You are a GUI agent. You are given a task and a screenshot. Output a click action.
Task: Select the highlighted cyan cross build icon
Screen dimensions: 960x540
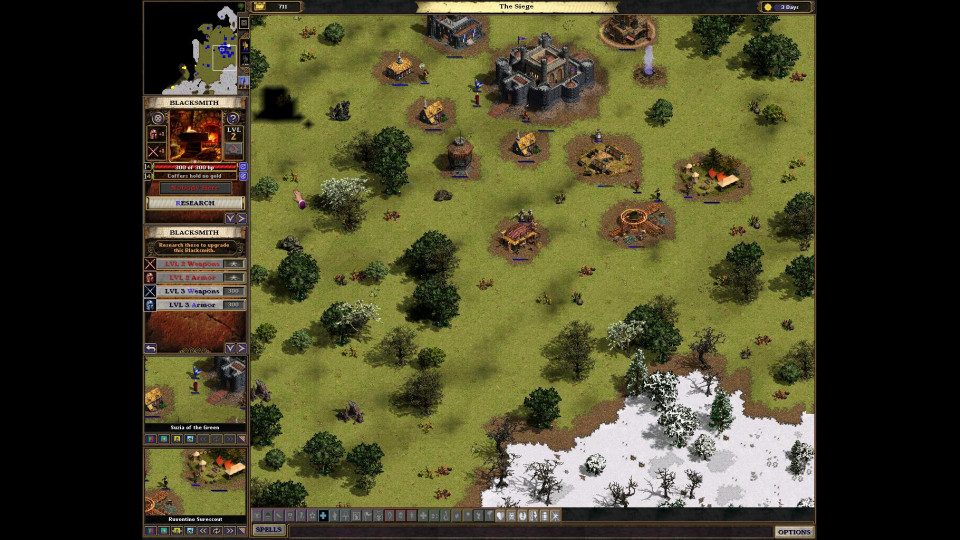323,516
